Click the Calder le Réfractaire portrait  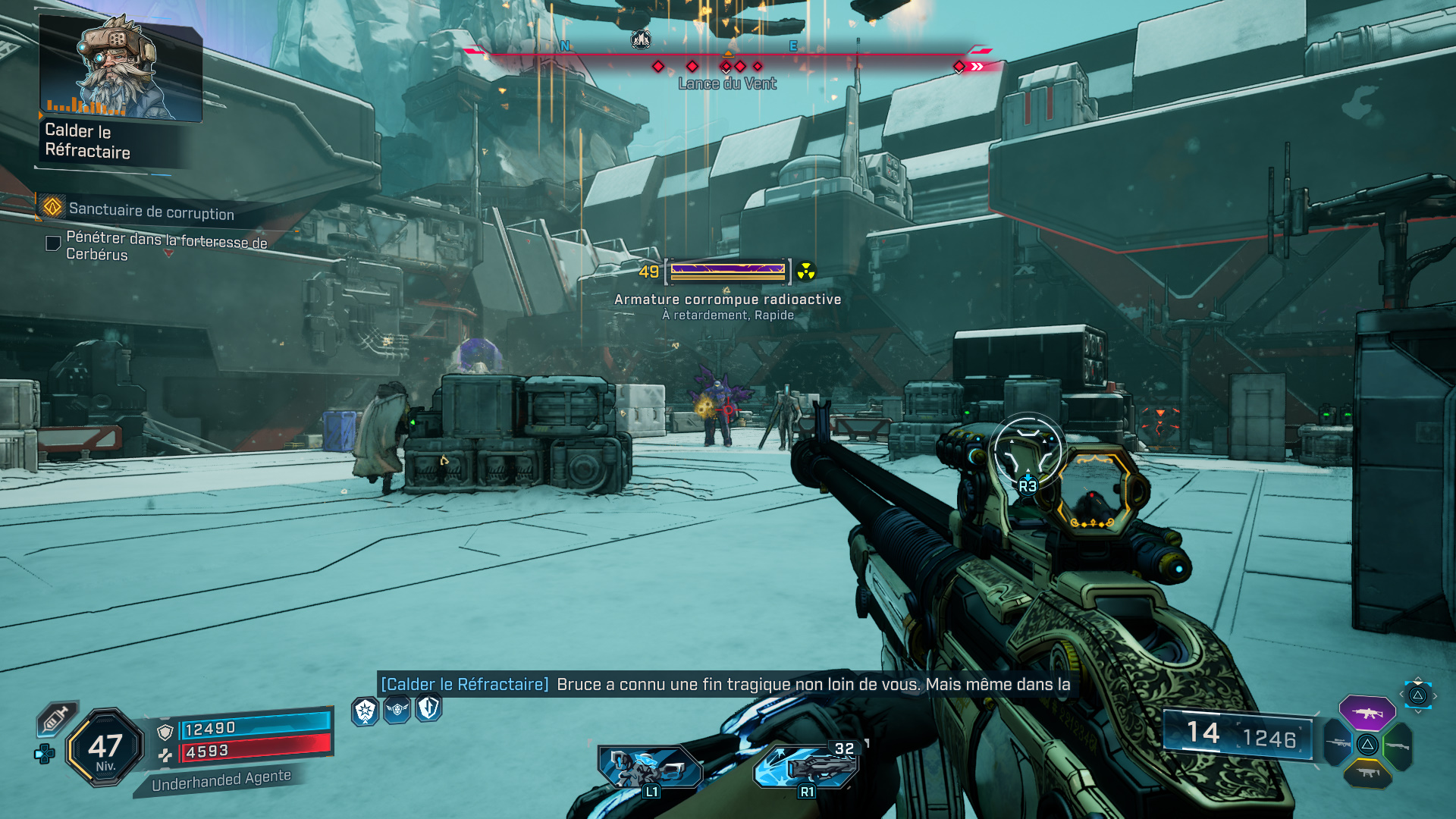pos(121,68)
